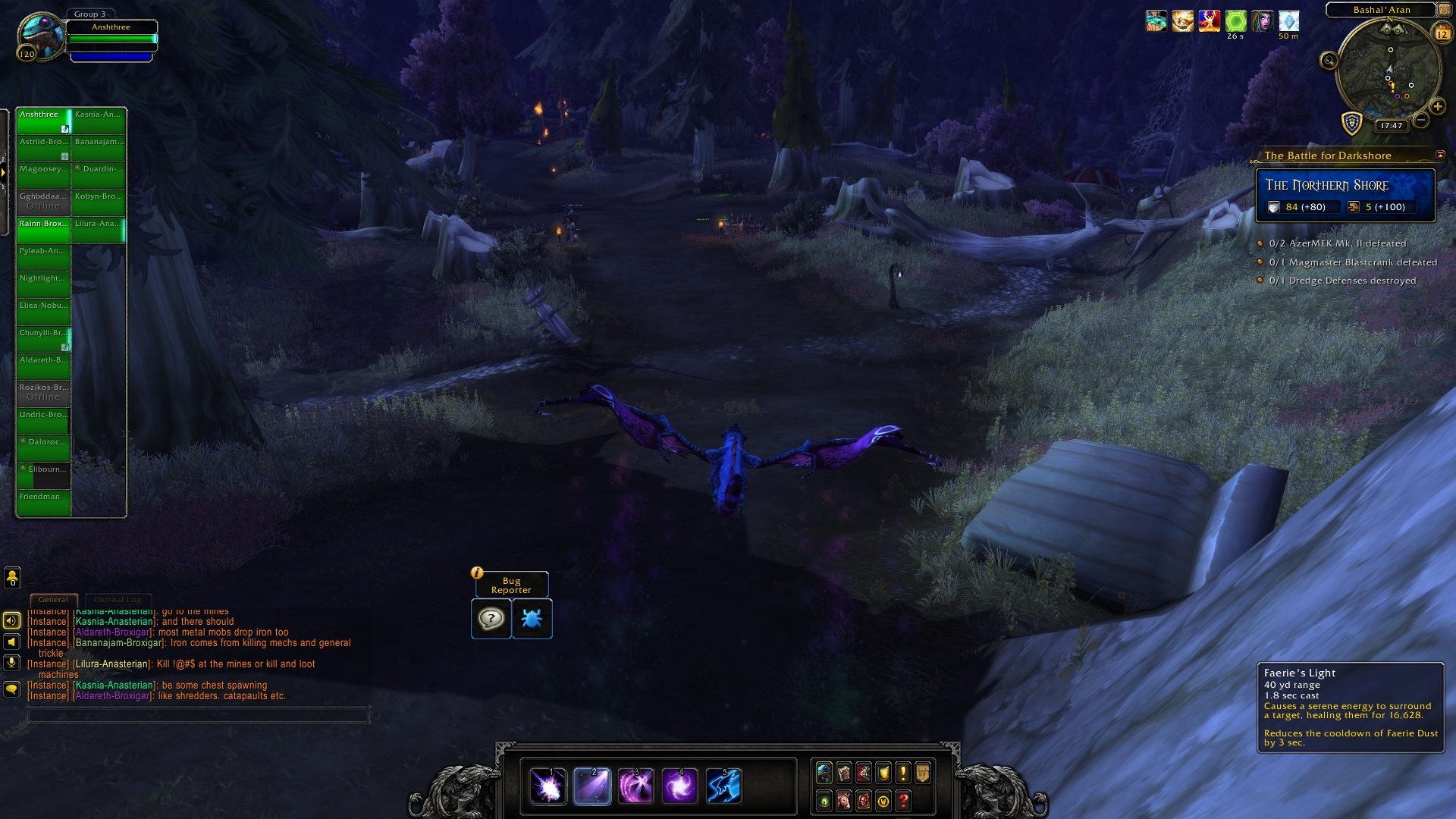This screenshot has height=819, width=1456.
Task: Open the Quest Log exclamation icon
Action: [903, 773]
